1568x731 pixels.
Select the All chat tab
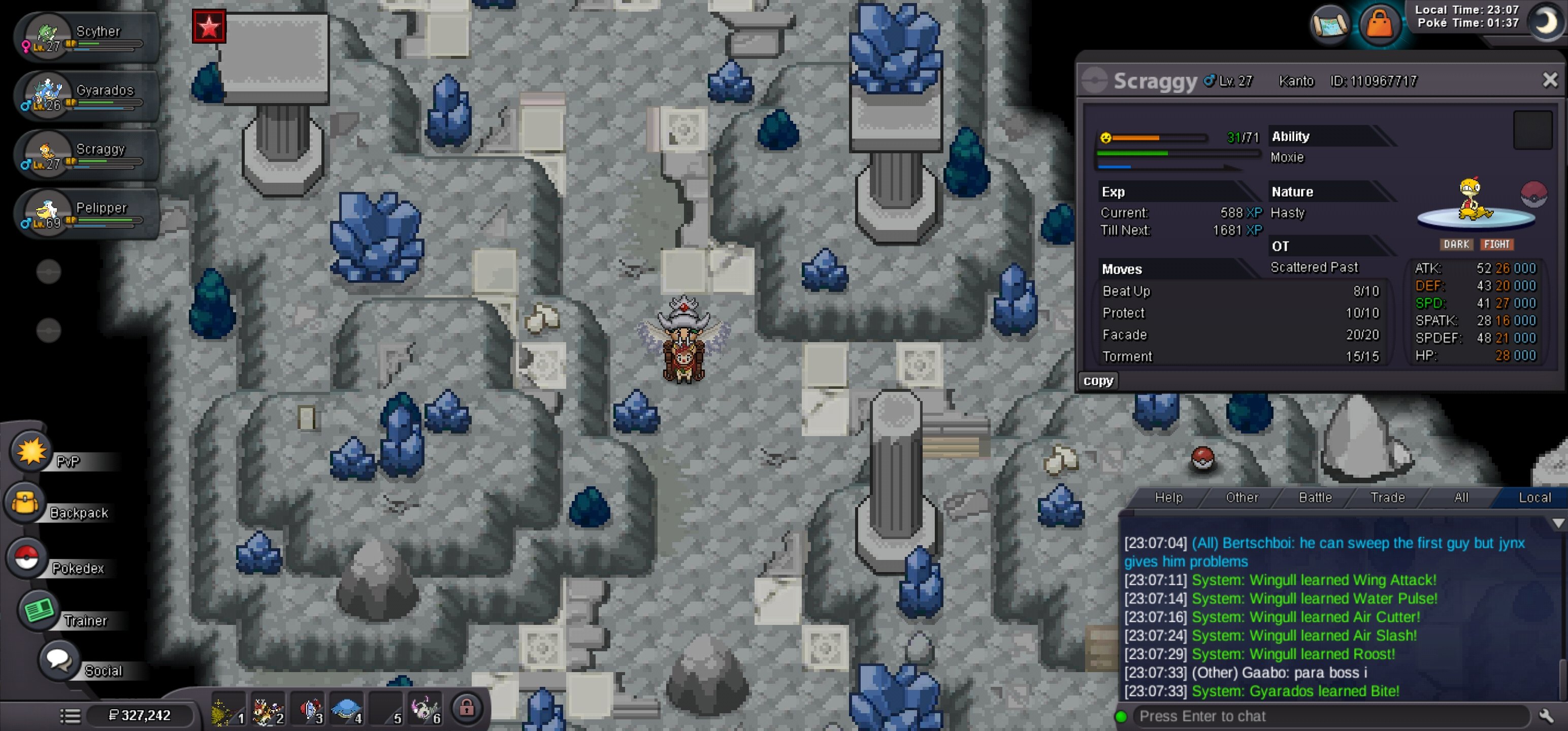click(1461, 498)
